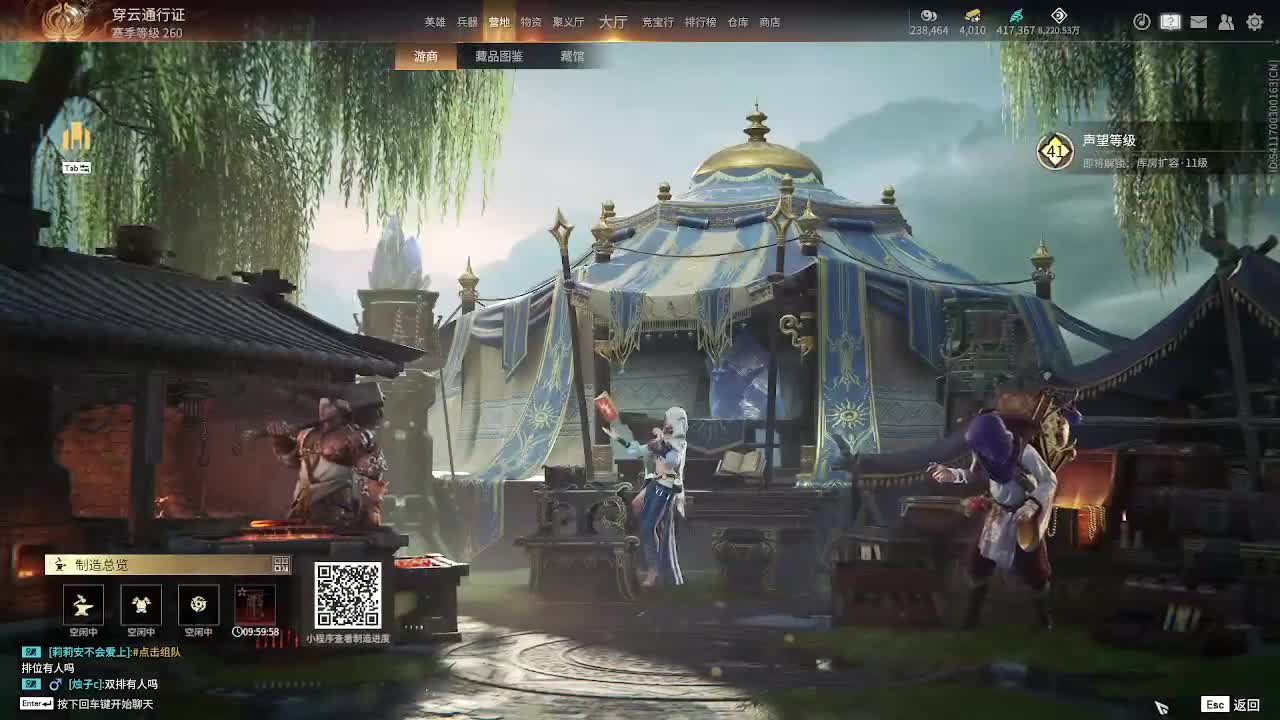Select the idle armor crafting slot

coord(141,604)
